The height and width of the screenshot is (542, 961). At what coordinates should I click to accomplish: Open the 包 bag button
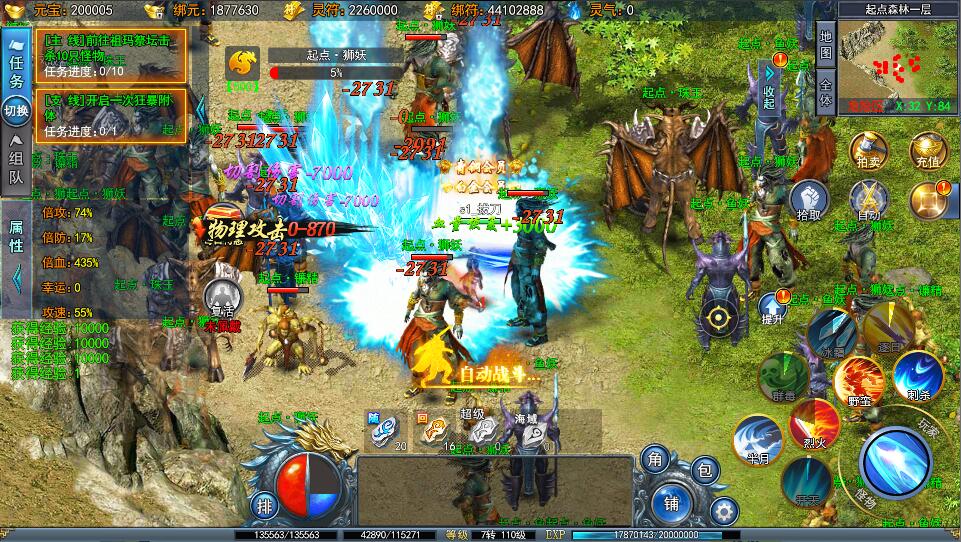[705, 470]
